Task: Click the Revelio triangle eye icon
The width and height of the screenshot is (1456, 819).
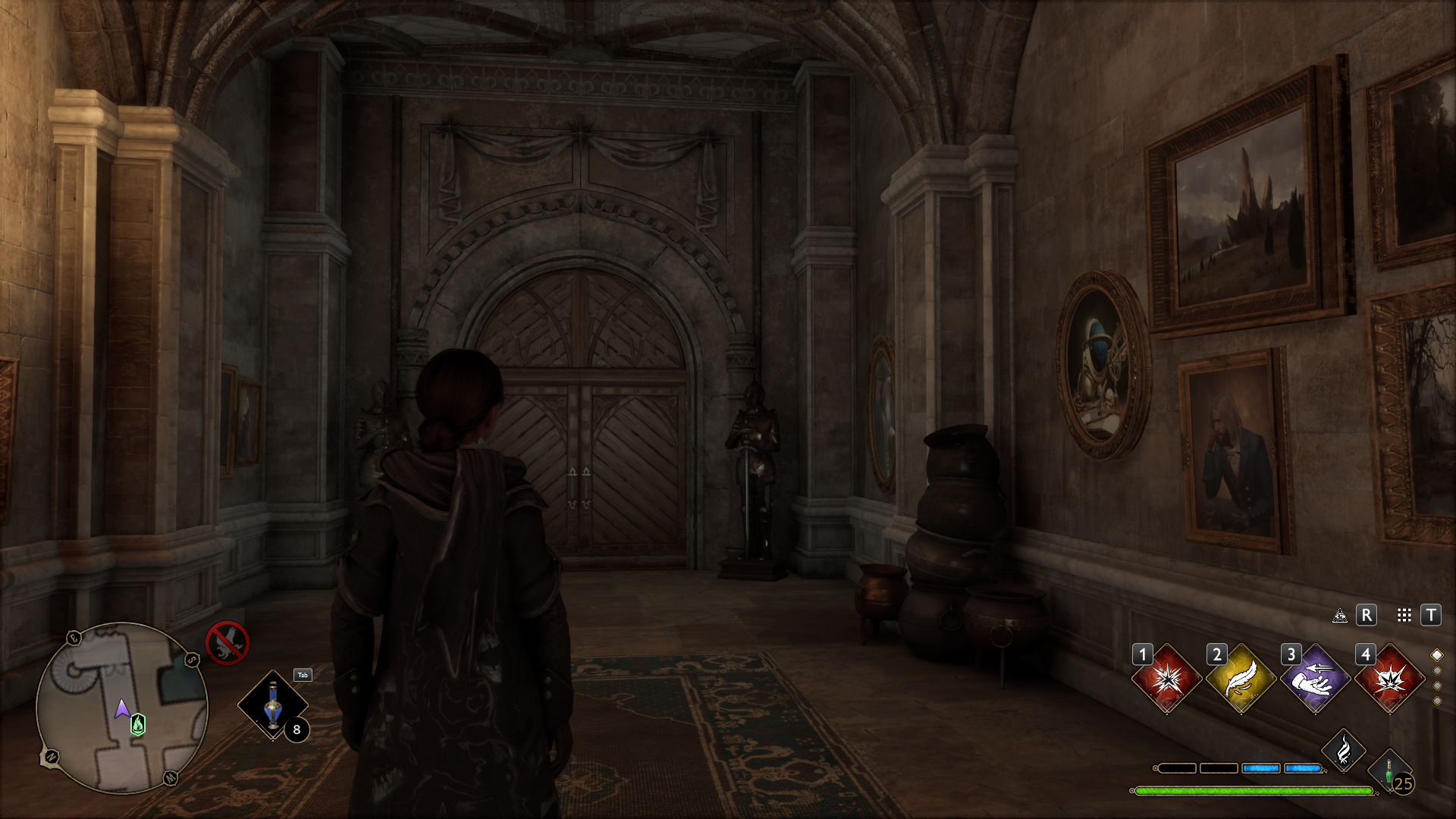Action: tap(1340, 616)
